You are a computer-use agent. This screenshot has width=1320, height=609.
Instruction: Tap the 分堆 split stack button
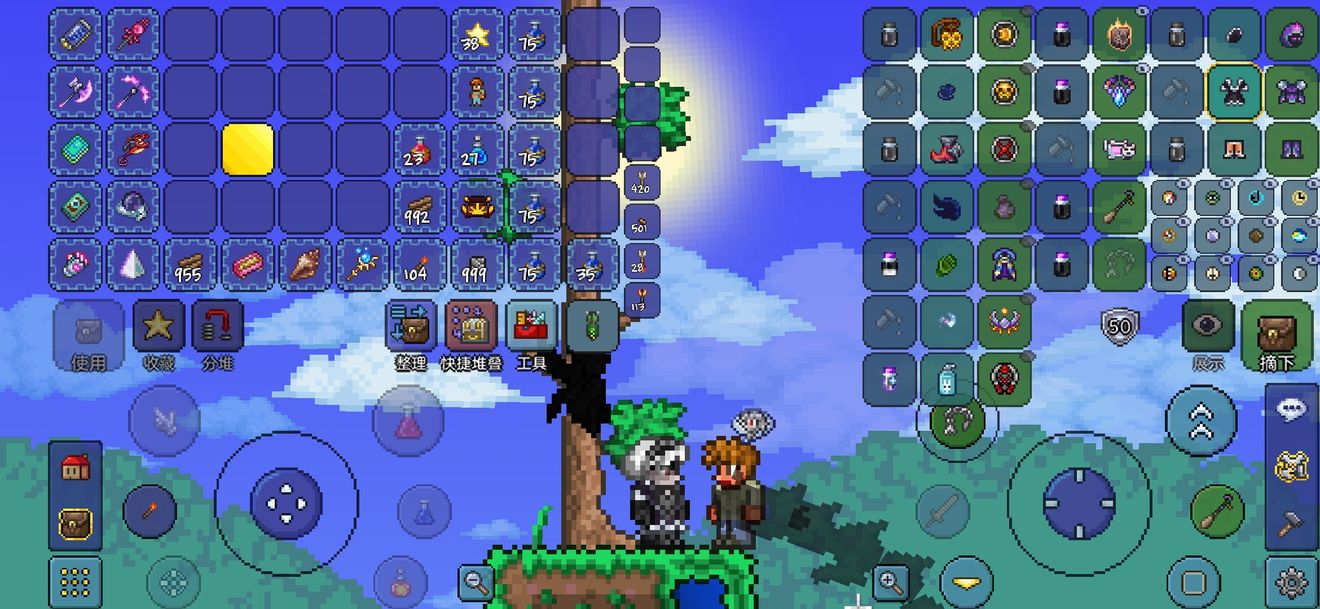pos(217,328)
